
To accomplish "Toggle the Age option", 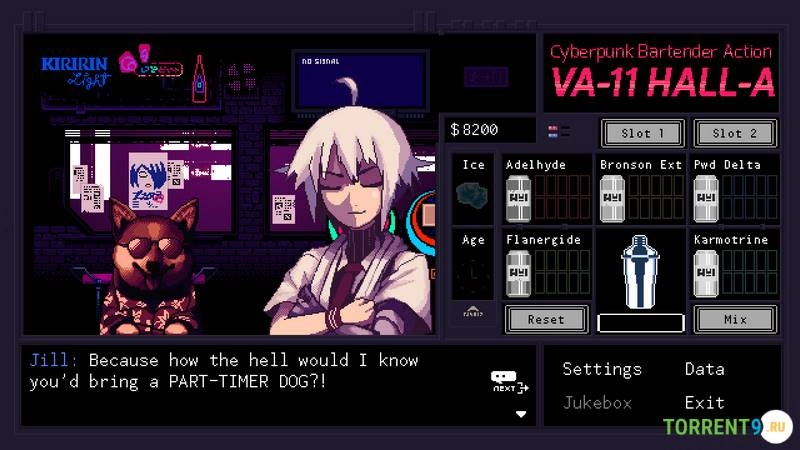I will pos(474,268).
